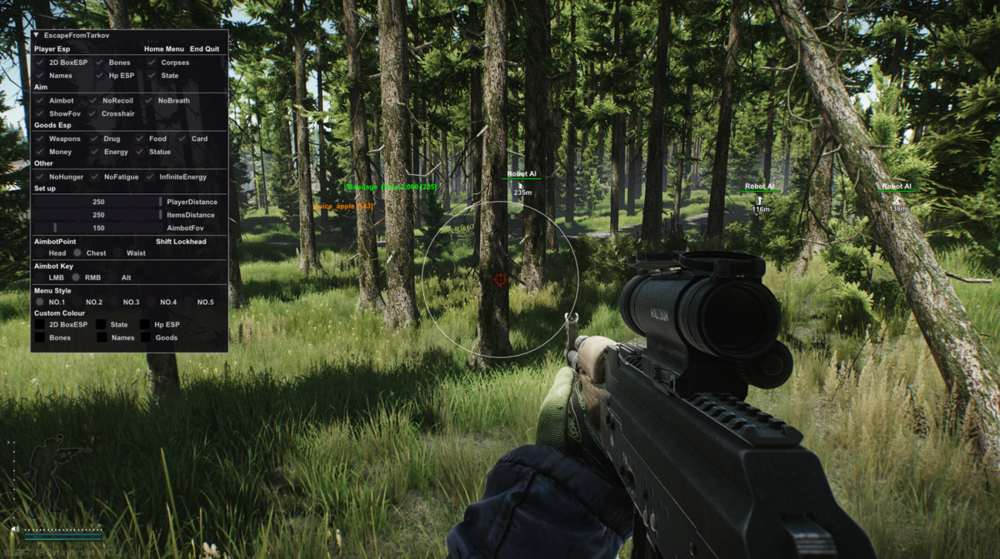Uncheck the NoRecoil option

pos(94,101)
